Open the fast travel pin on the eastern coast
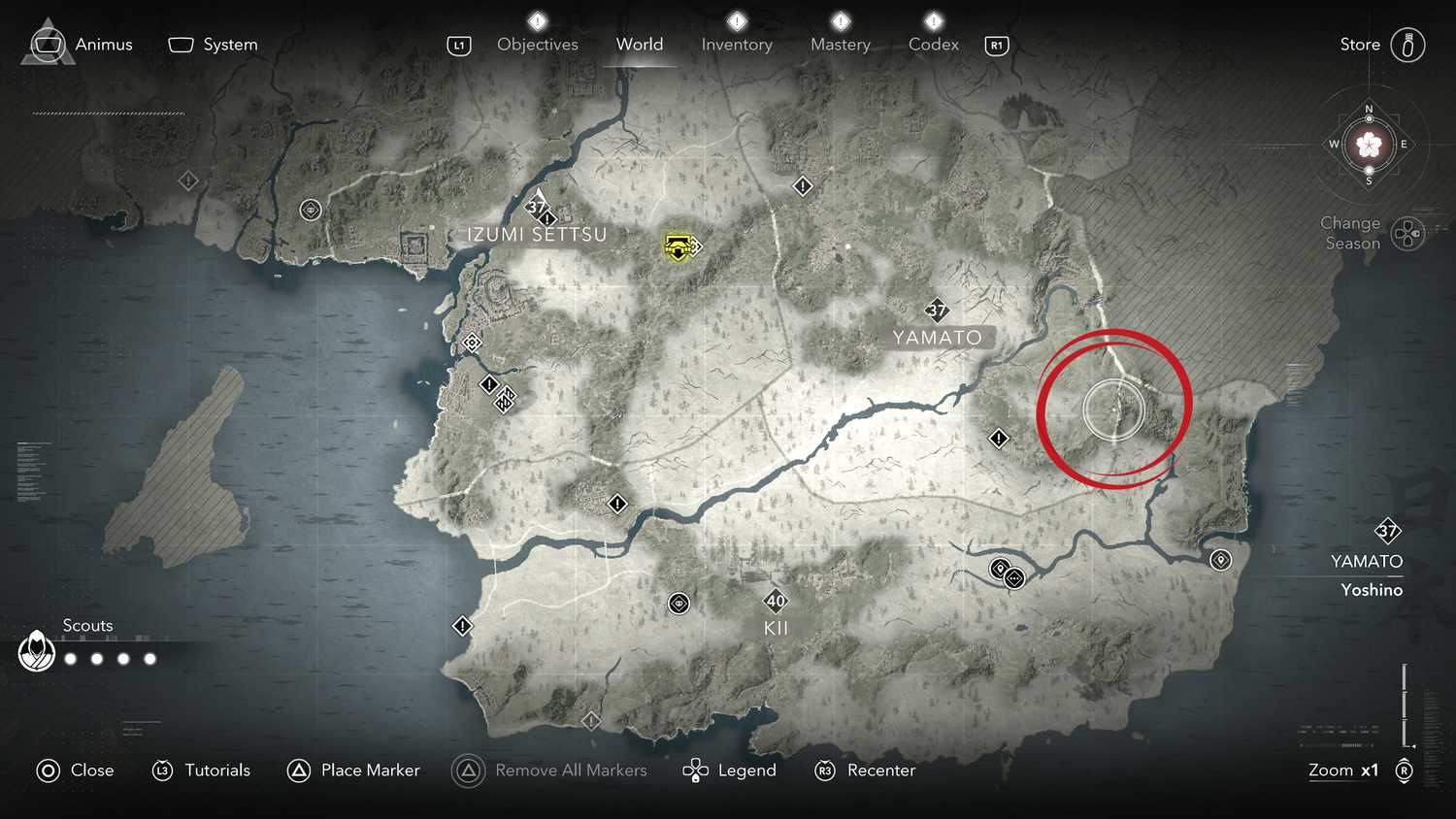1456x819 pixels. coord(1220,560)
